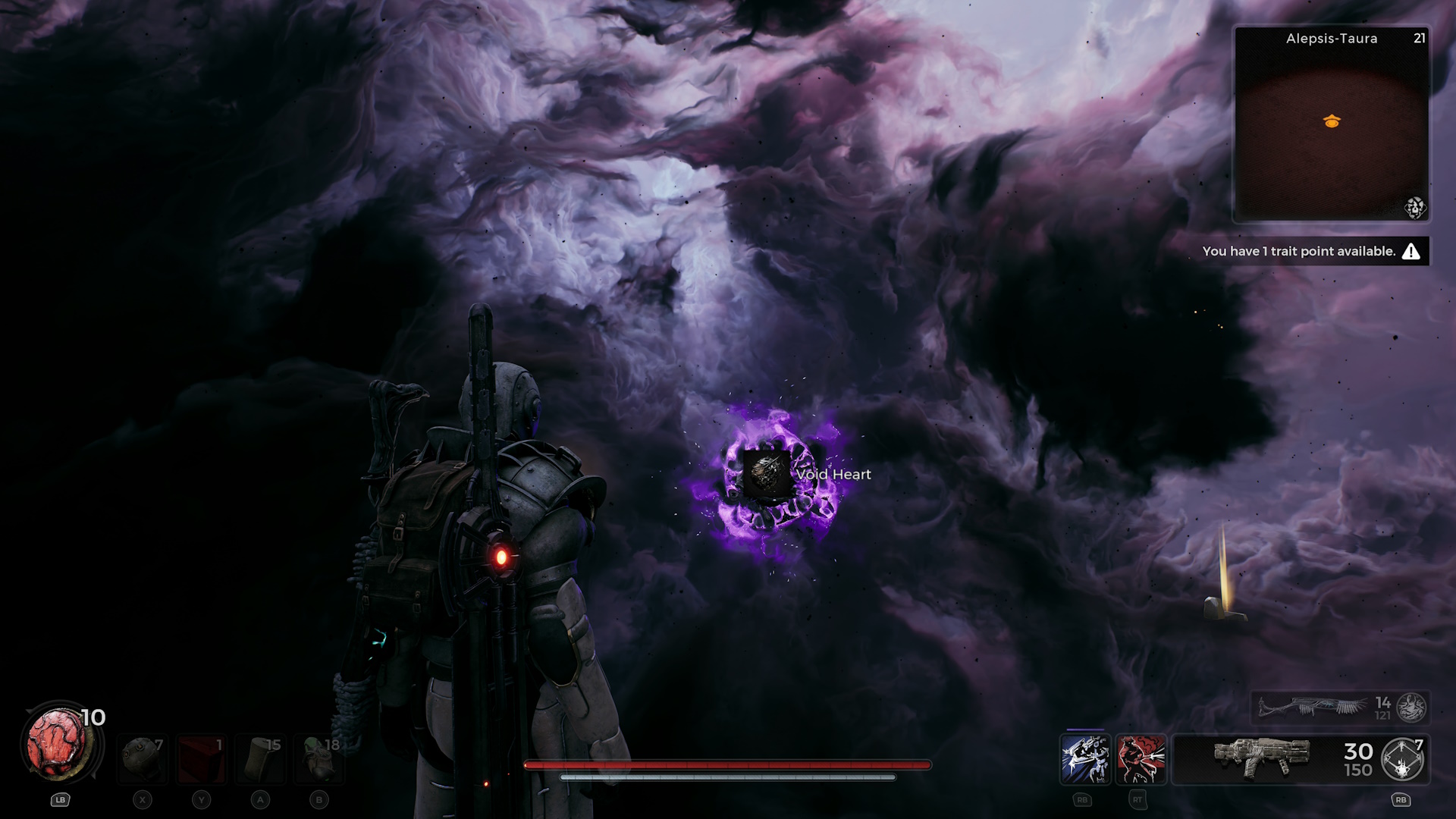Select the equipped long gun weapon slot

(1261, 758)
